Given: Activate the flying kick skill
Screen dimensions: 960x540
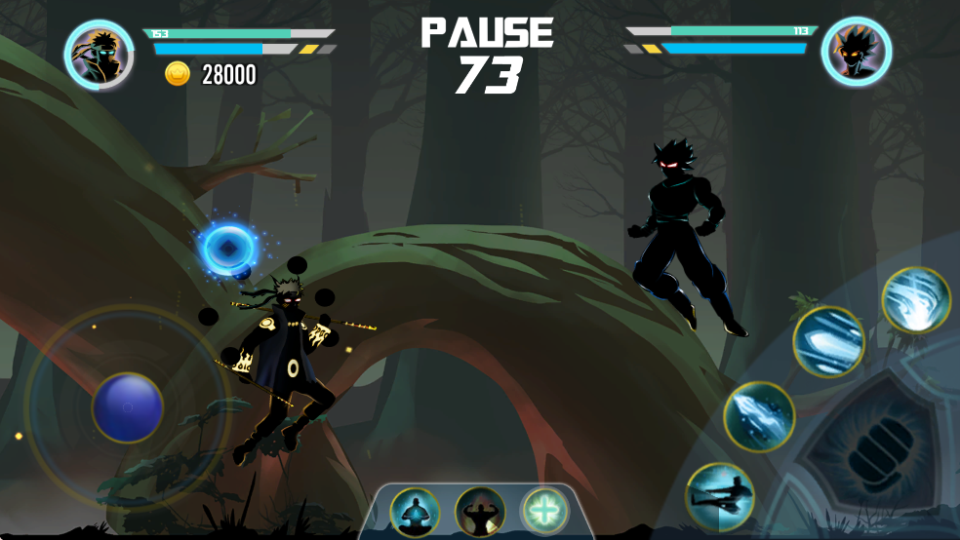Looking at the screenshot, I should [719, 497].
